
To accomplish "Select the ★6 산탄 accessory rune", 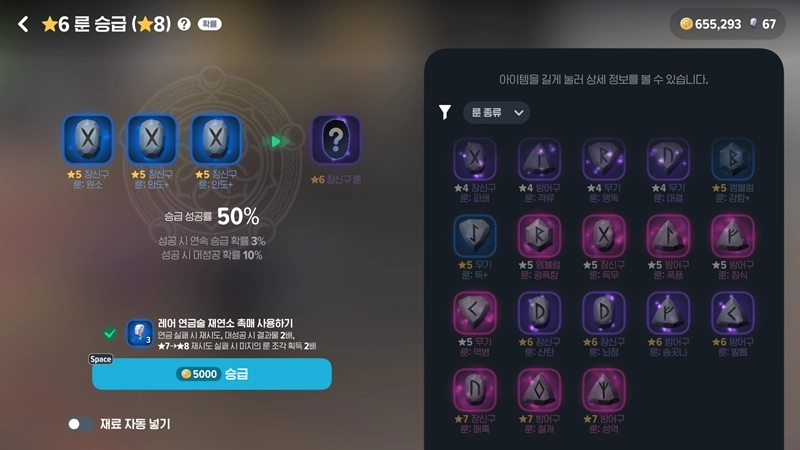I will 539,314.
